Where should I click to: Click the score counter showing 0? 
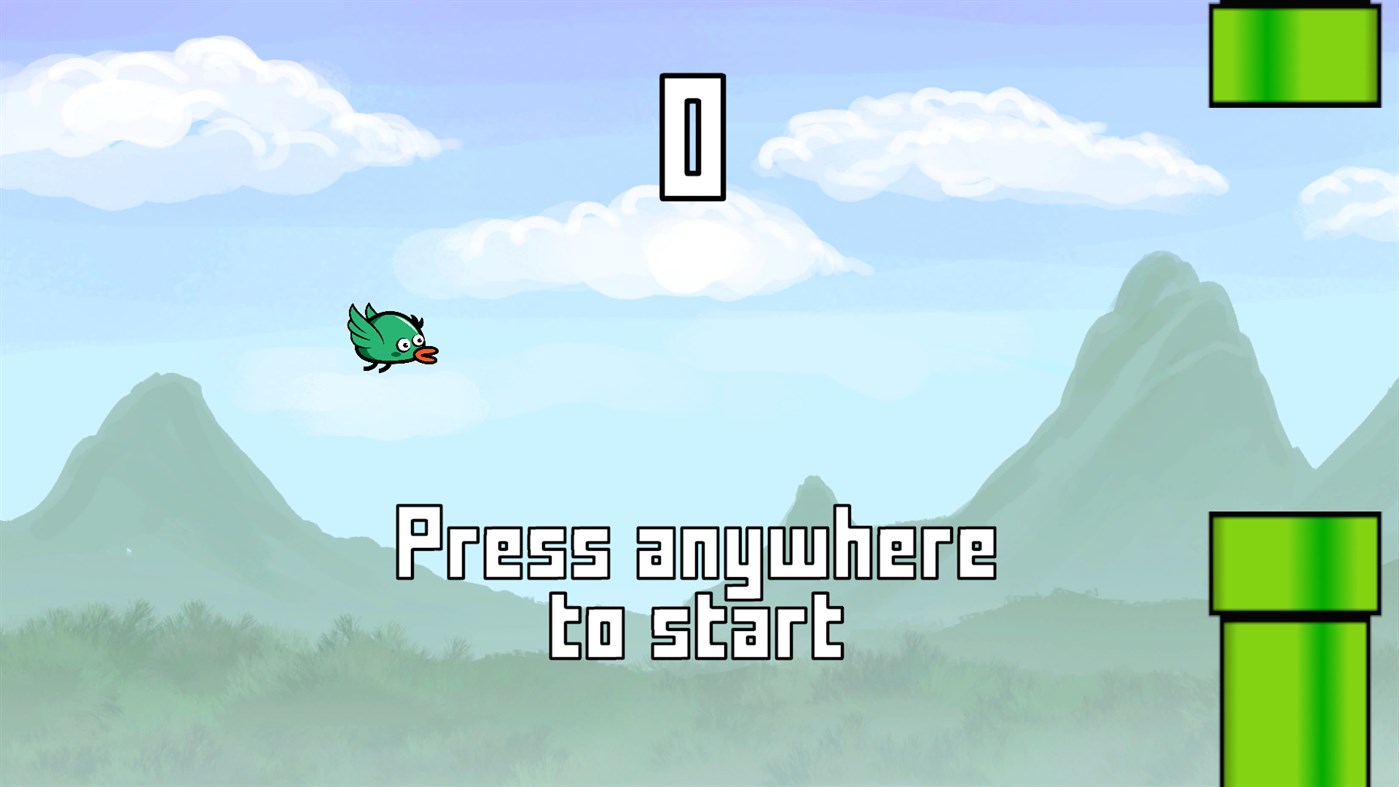click(690, 135)
